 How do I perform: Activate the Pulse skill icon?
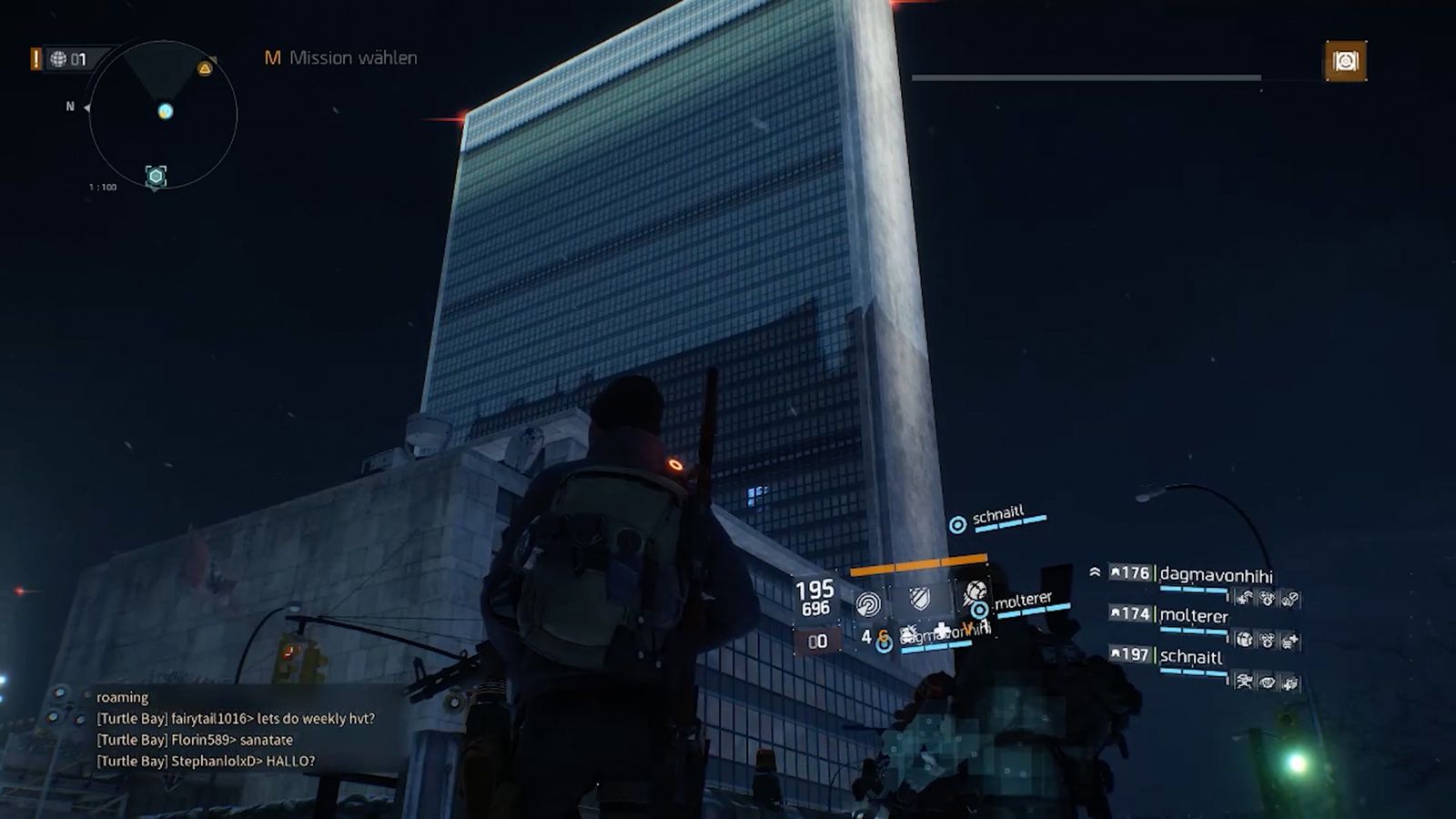868,602
